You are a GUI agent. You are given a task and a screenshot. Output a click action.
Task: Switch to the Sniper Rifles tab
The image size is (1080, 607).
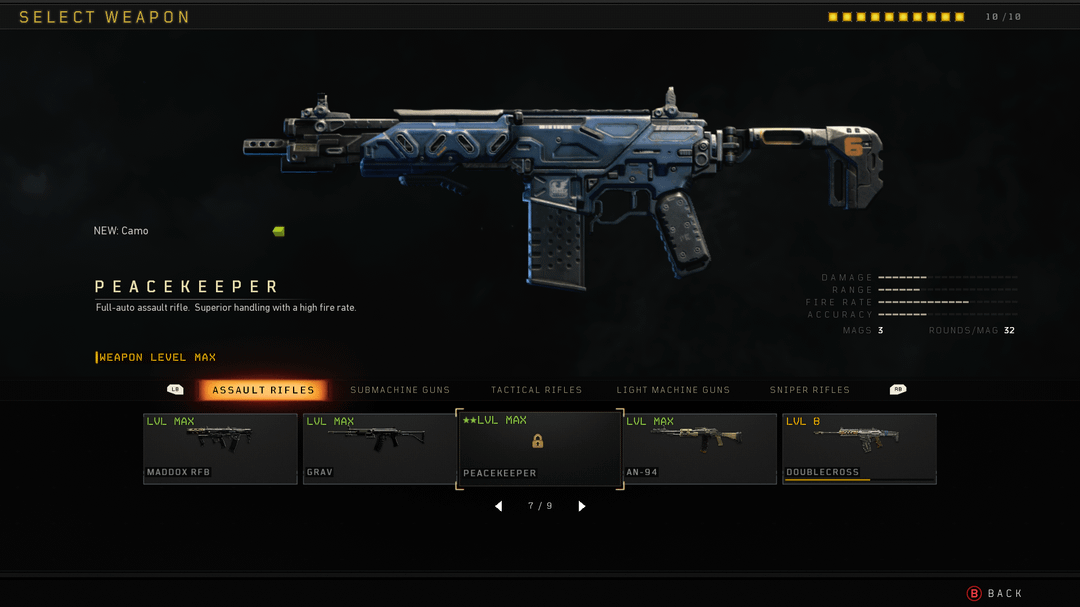[x=809, y=390]
